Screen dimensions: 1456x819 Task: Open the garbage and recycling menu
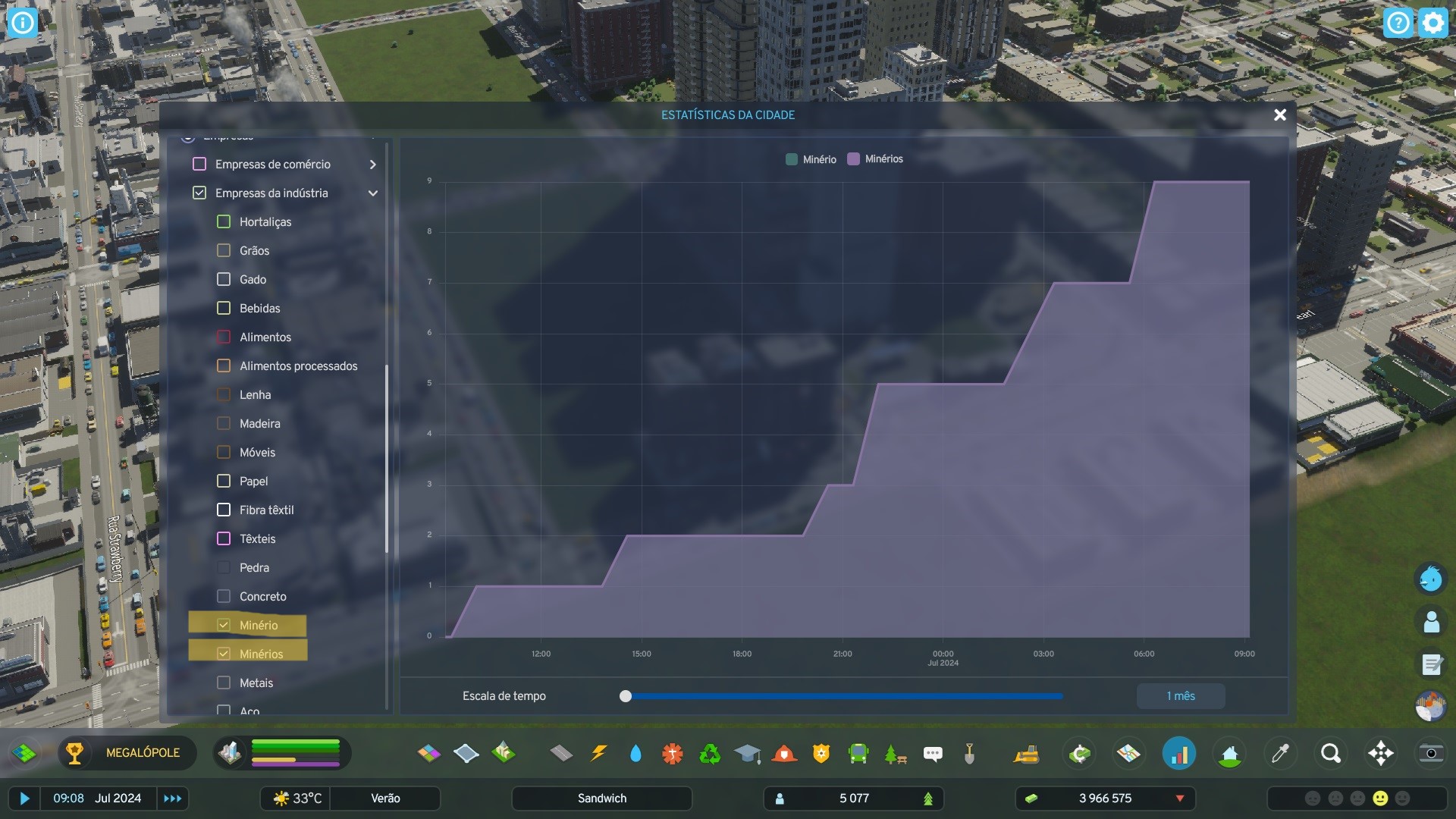click(x=711, y=753)
